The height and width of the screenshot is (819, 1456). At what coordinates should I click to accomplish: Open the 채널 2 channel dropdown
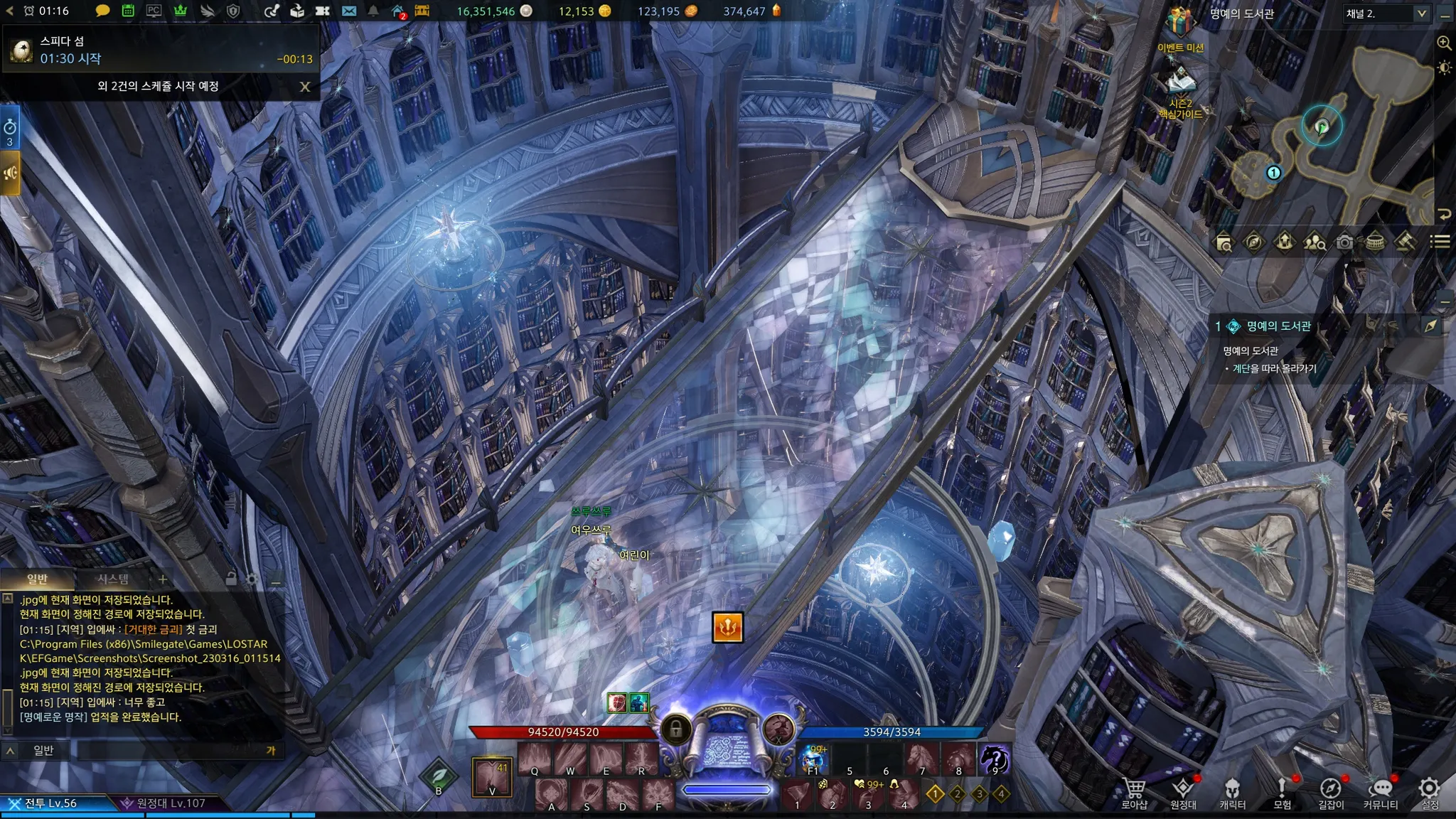tap(1386, 14)
